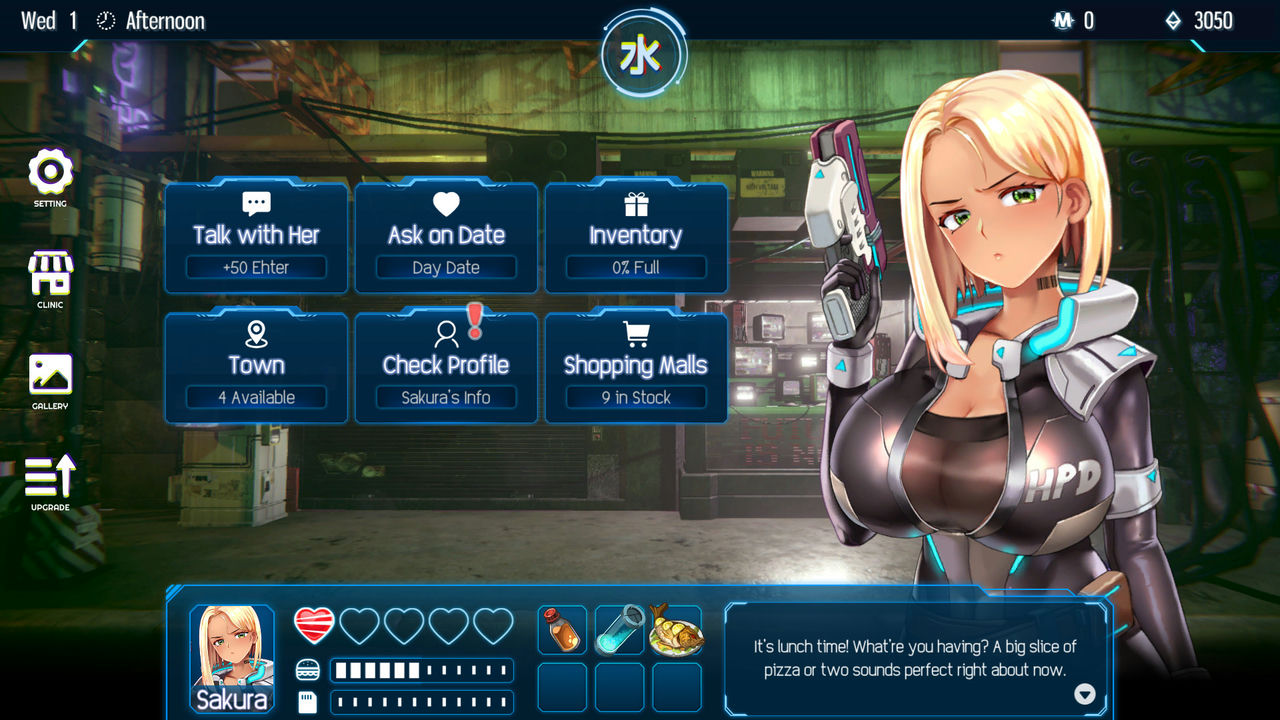Click the M currency icon in the top bar

[x=1060, y=20]
